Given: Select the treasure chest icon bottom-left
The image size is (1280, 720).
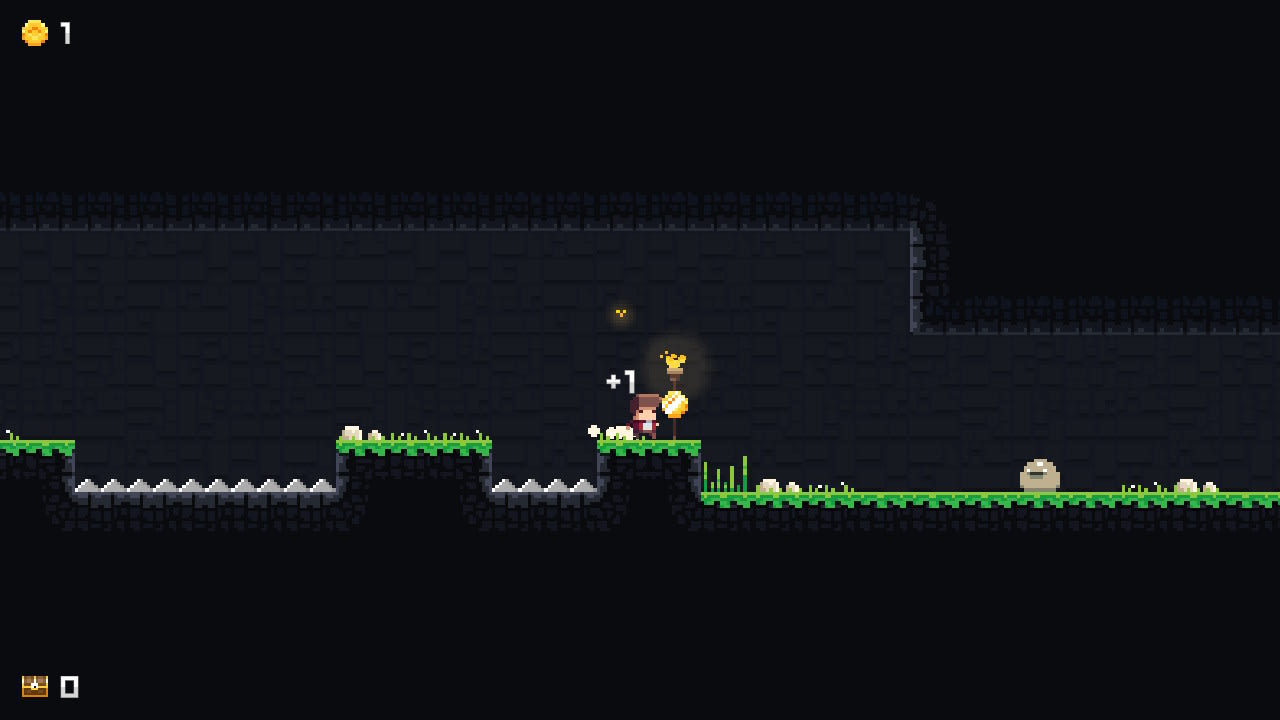Looking at the screenshot, I should tap(34, 687).
